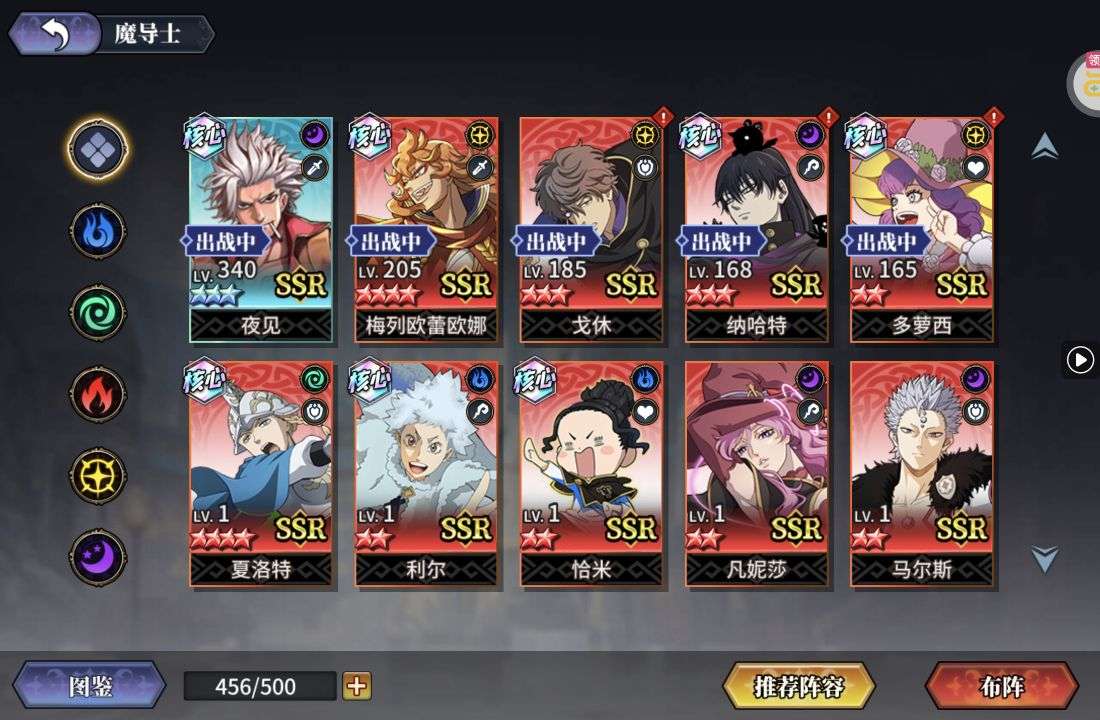The height and width of the screenshot is (720, 1100).
Task: Go back using the return arrow button
Action: [x=54, y=34]
